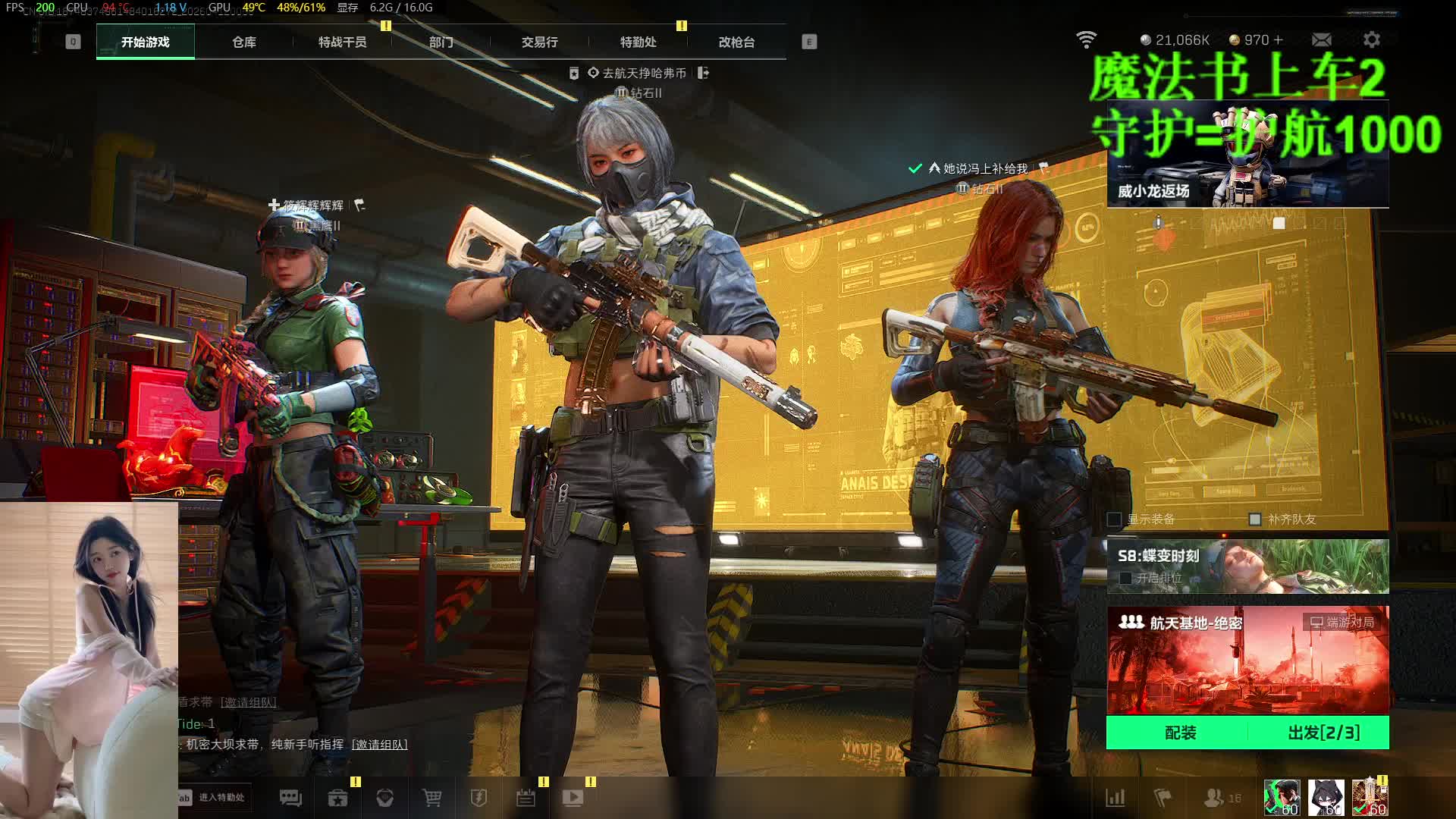Image resolution: width=1456 pixels, height=819 pixels.
Task: Open the chat bubbles icon
Action: 290,798
